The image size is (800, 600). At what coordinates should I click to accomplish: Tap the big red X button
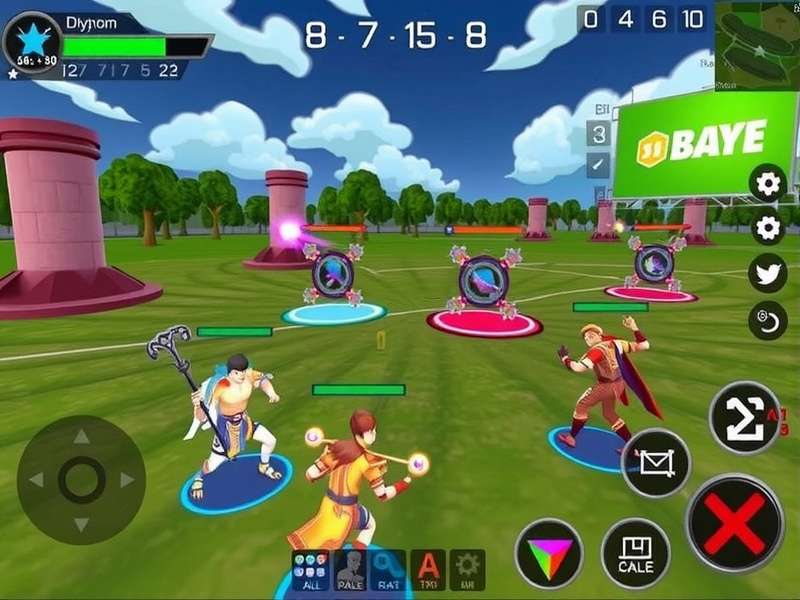(x=735, y=523)
